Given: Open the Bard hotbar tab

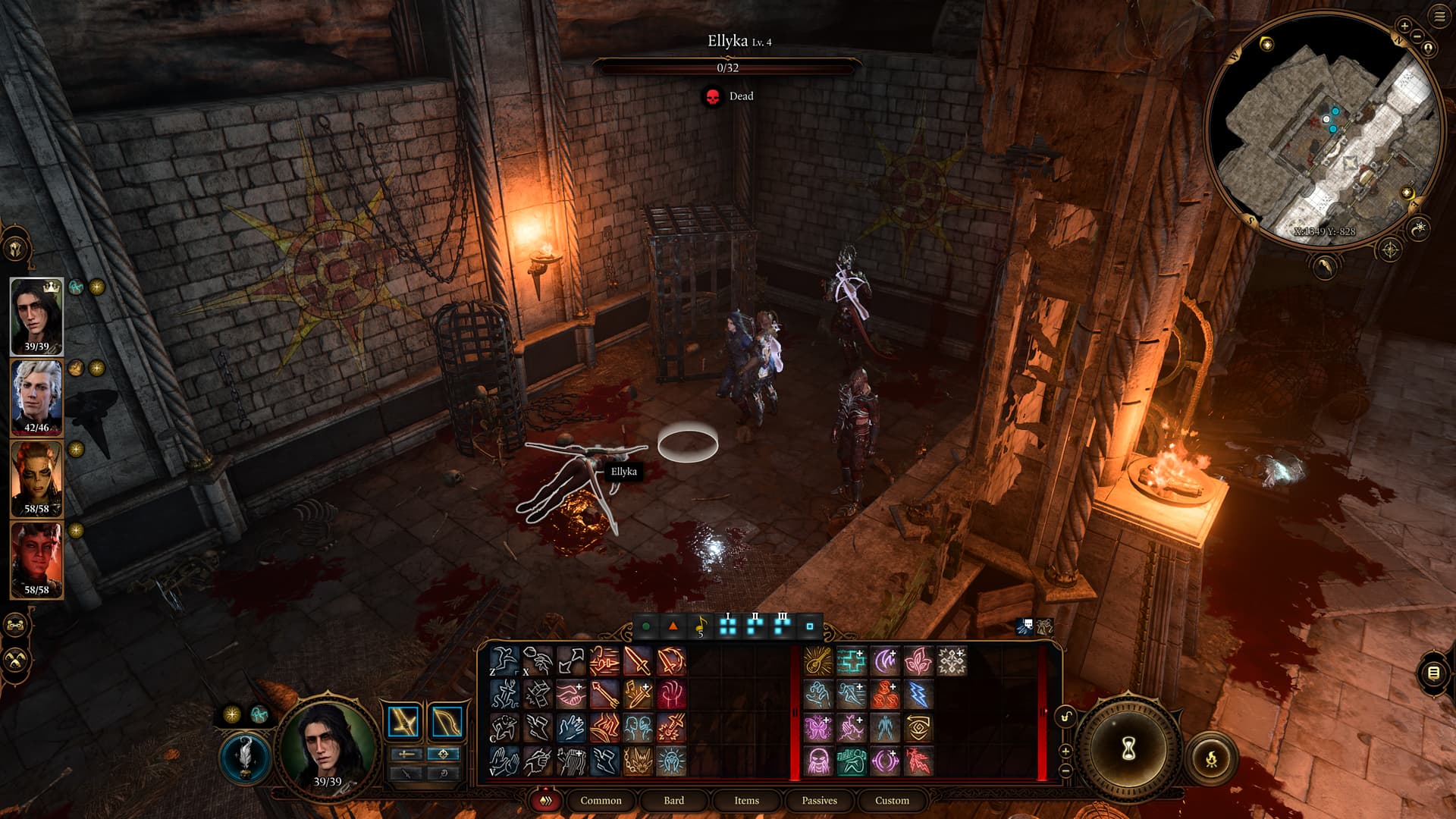Looking at the screenshot, I should click(673, 800).
